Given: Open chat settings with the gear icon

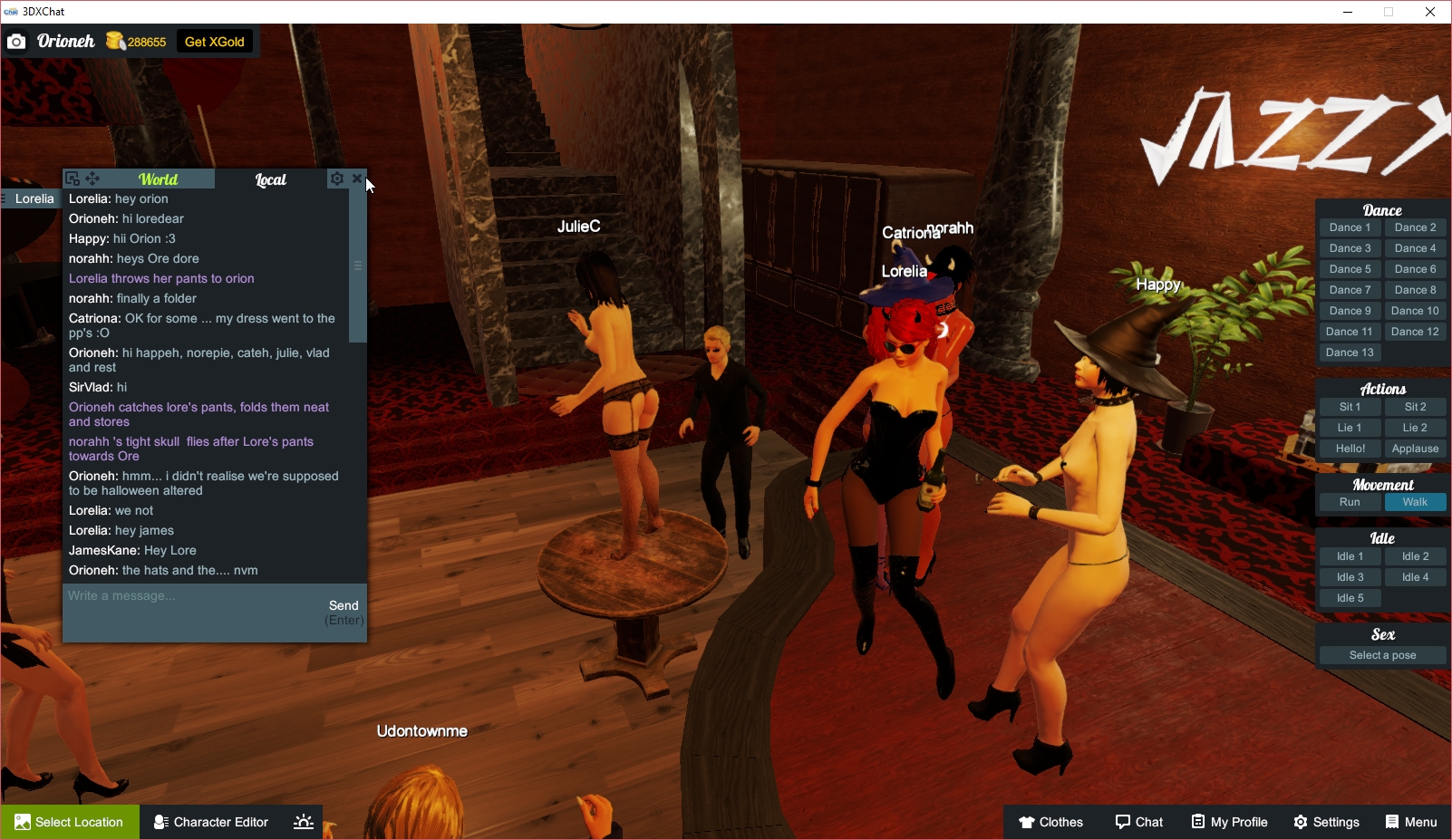Looking at the screenshot, I should tap(336, 179).
